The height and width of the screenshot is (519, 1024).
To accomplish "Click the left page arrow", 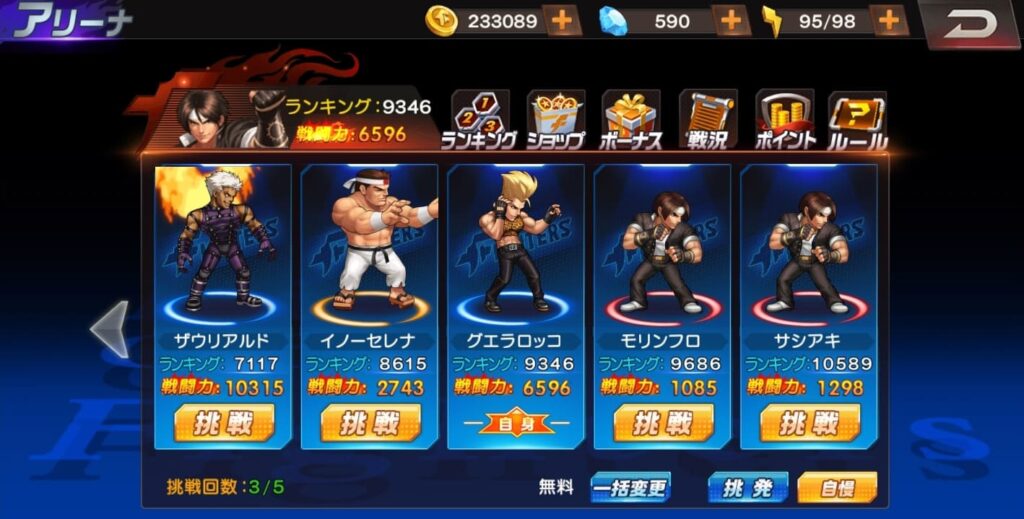I will pos(110,328).
